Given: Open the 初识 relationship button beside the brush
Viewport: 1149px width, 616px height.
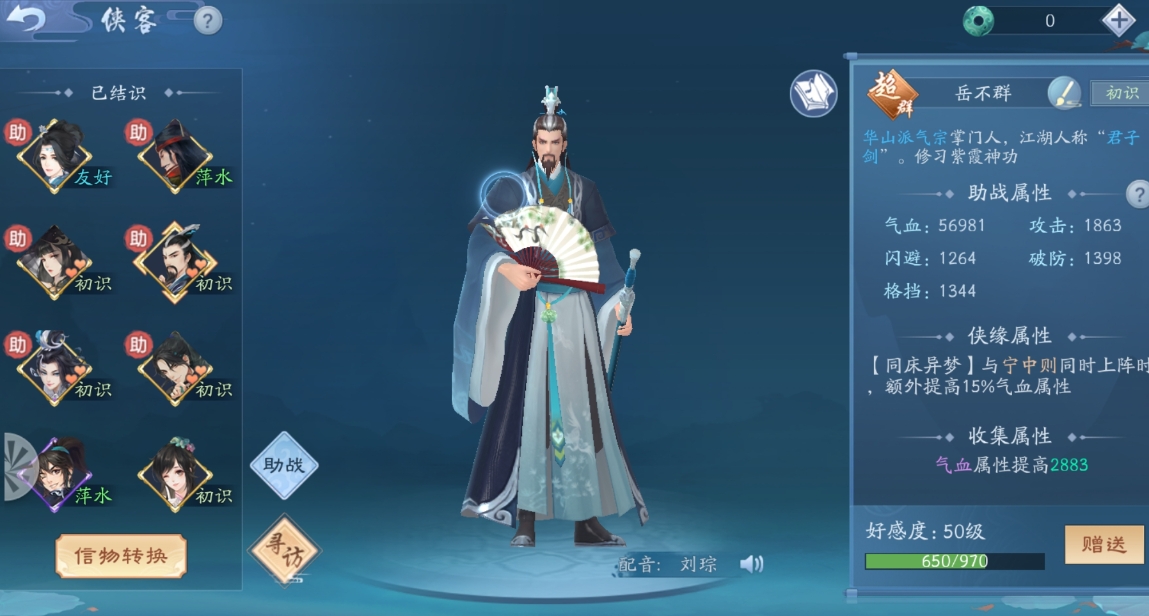Looking at the screenshot, I should pos(1121,93).
